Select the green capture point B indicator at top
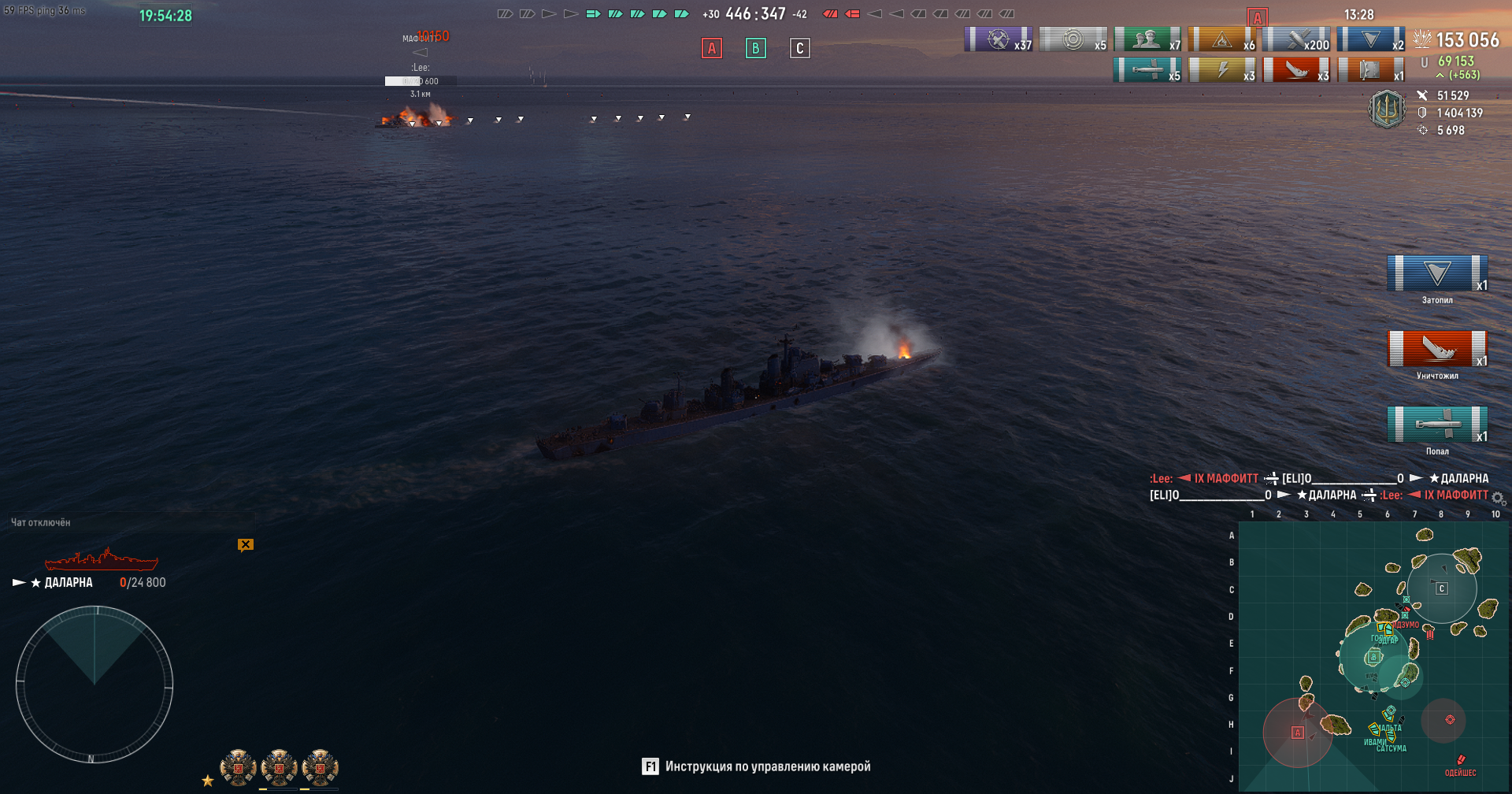The width and height of the screenshot is (1512, 794). tap(756, 48)
